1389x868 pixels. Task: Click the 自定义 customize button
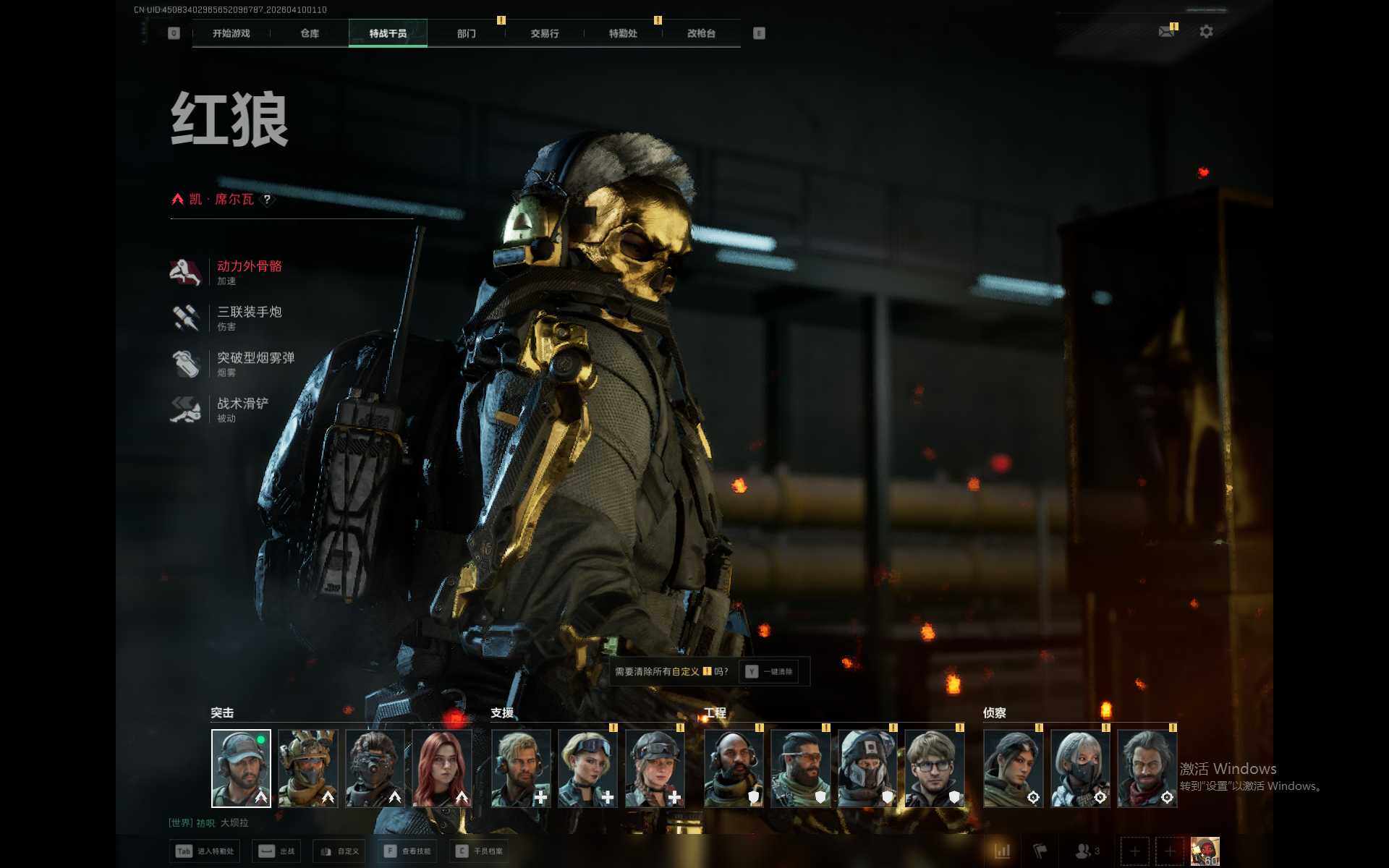340,851
